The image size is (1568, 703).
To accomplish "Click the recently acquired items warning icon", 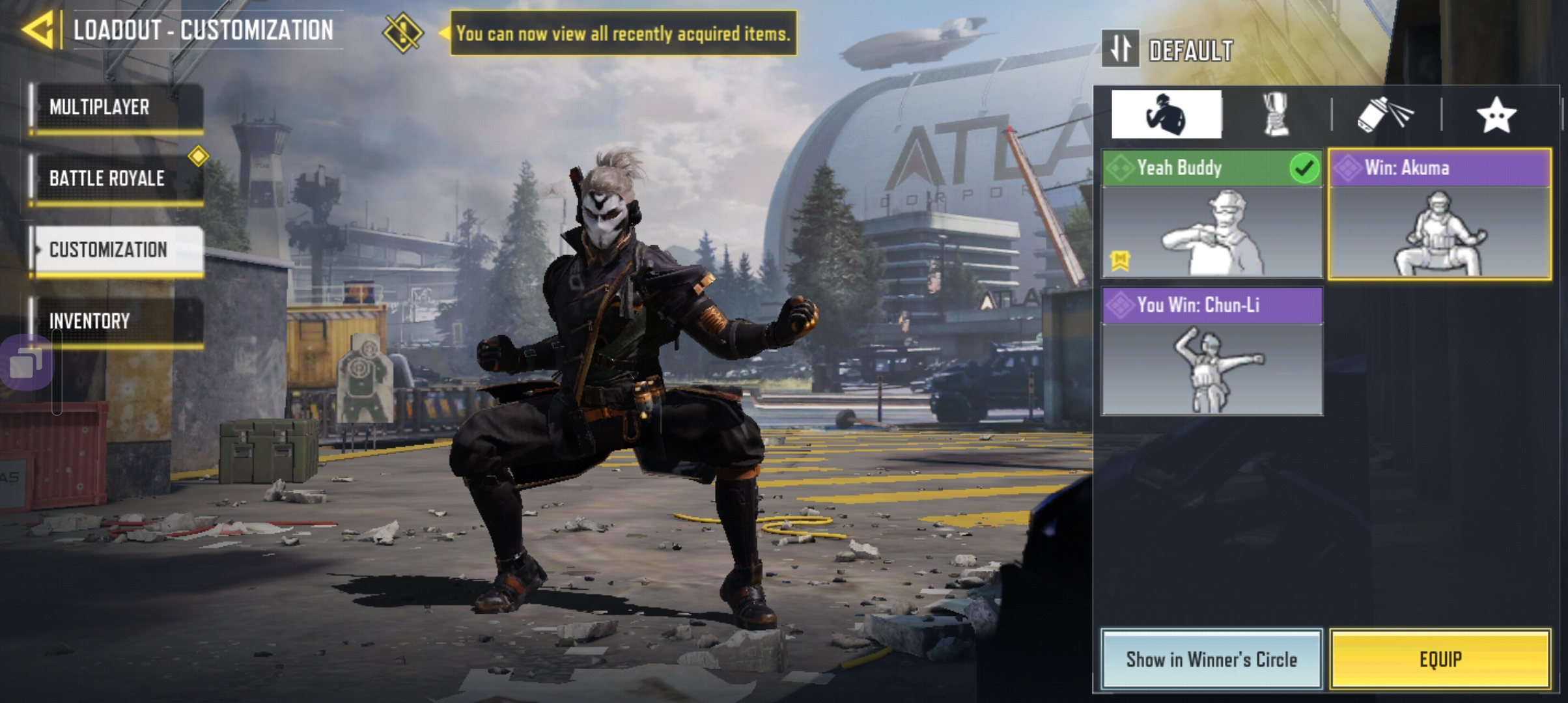I will point(403,33).
